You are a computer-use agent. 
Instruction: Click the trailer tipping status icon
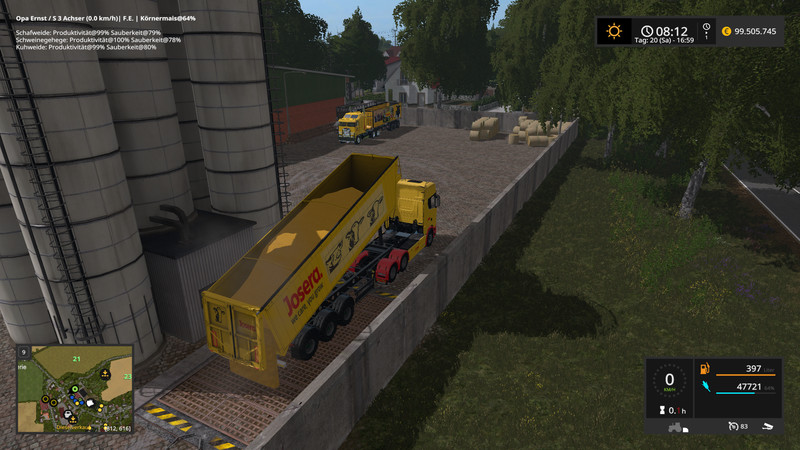pos(767,427)
